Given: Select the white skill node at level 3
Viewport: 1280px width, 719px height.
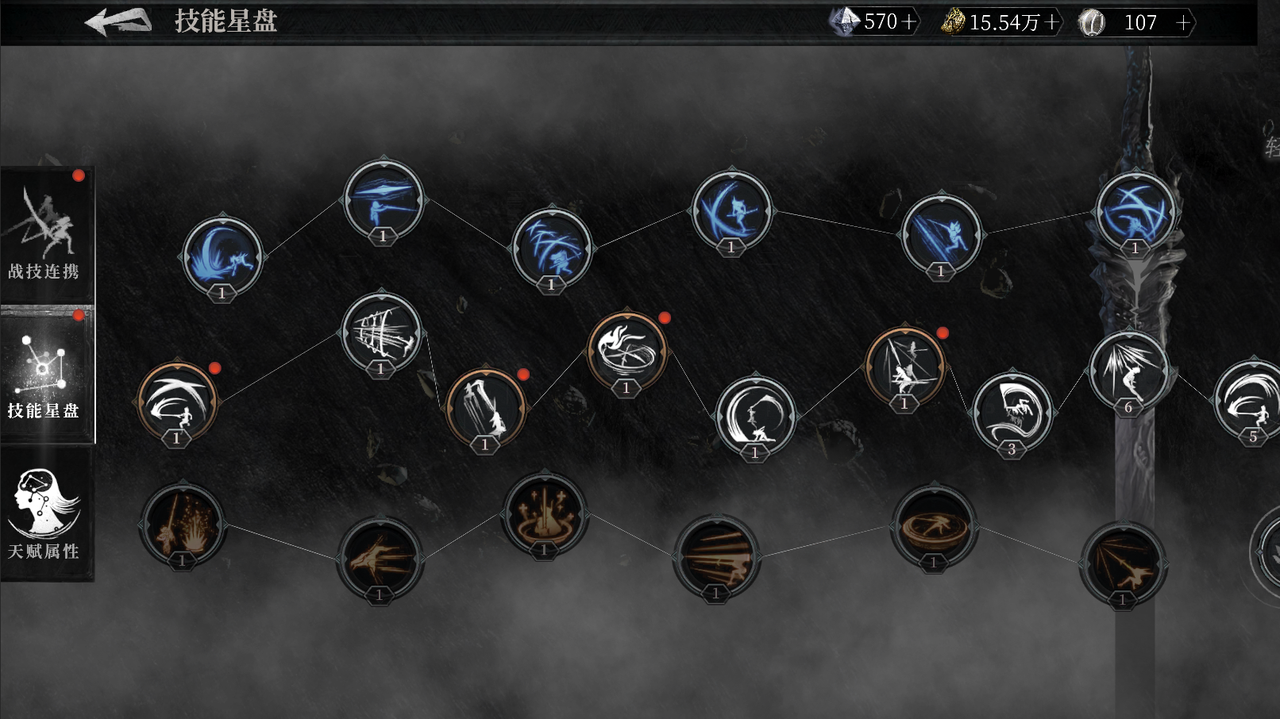Looking at the screenshot, I should (1012, 410).
